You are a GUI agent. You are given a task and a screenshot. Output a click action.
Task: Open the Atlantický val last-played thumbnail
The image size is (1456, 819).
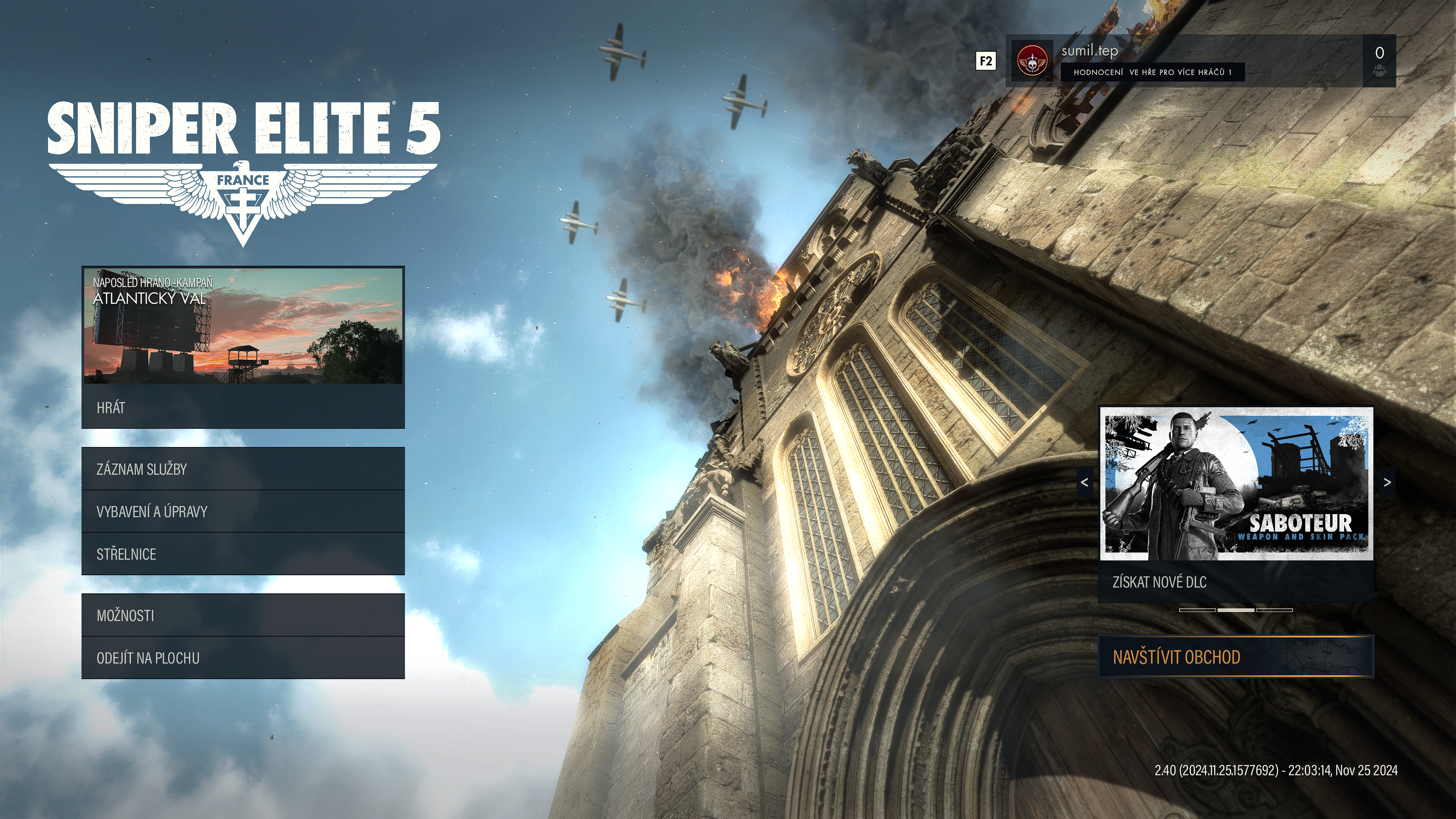pos(243,326)
